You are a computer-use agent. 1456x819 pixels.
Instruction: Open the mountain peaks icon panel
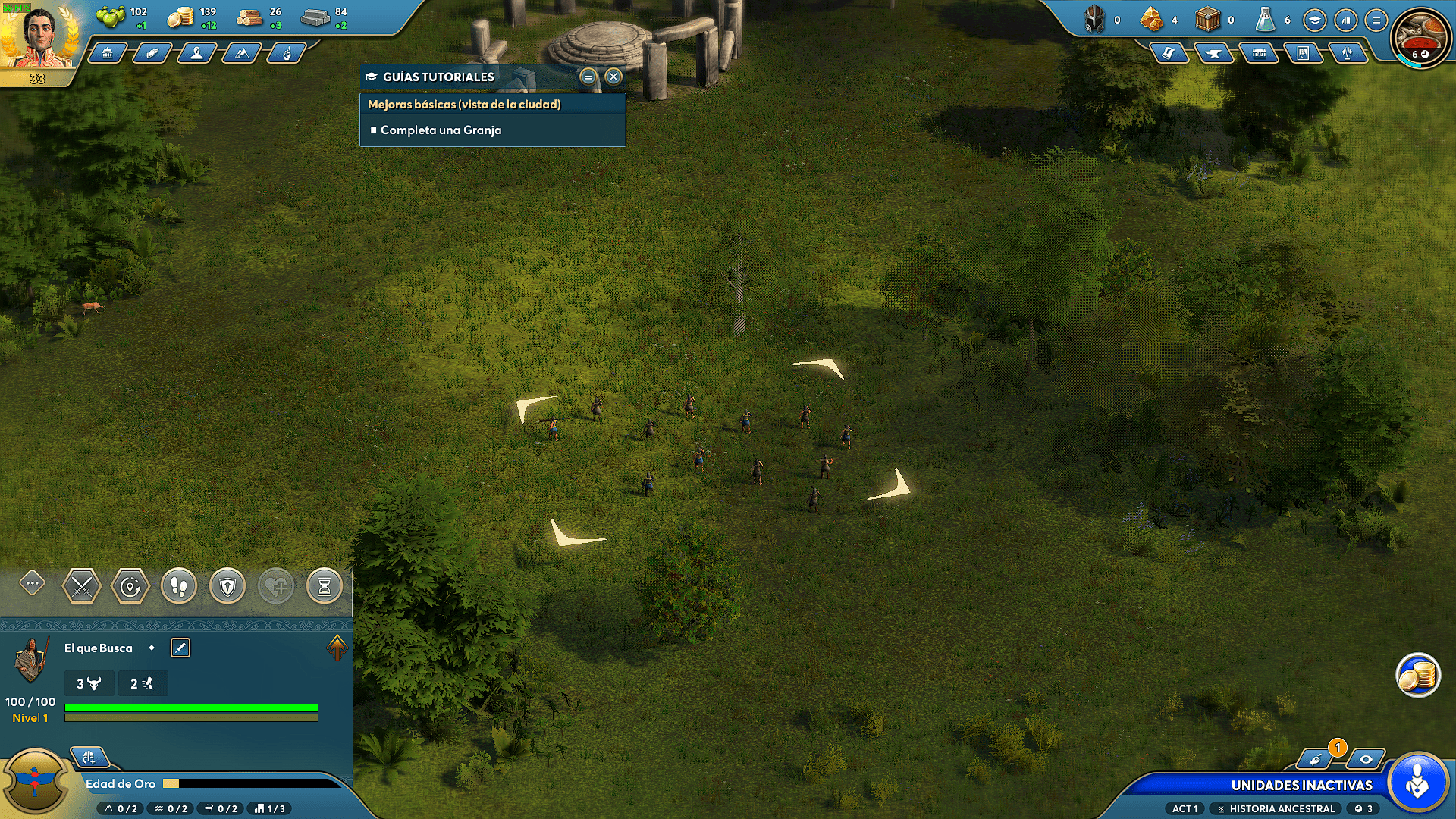point(241,53)
